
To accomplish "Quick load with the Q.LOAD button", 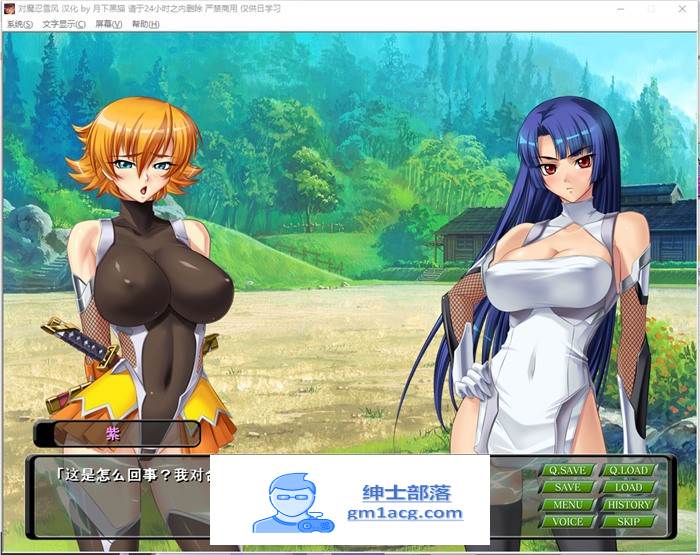I will coord(628,470).
